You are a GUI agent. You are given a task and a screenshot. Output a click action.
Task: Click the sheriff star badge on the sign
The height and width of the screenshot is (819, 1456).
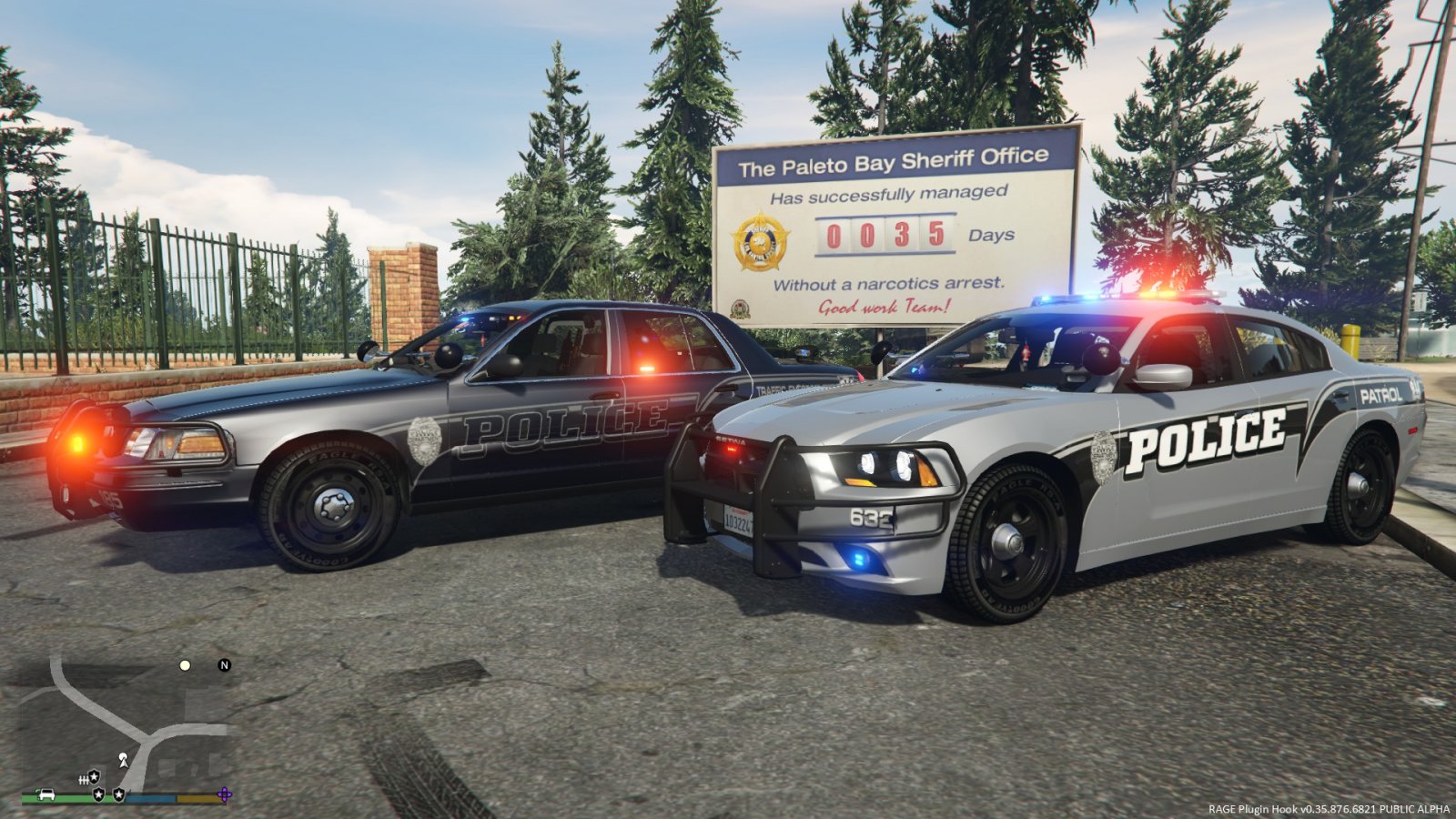tap(762, 242)
